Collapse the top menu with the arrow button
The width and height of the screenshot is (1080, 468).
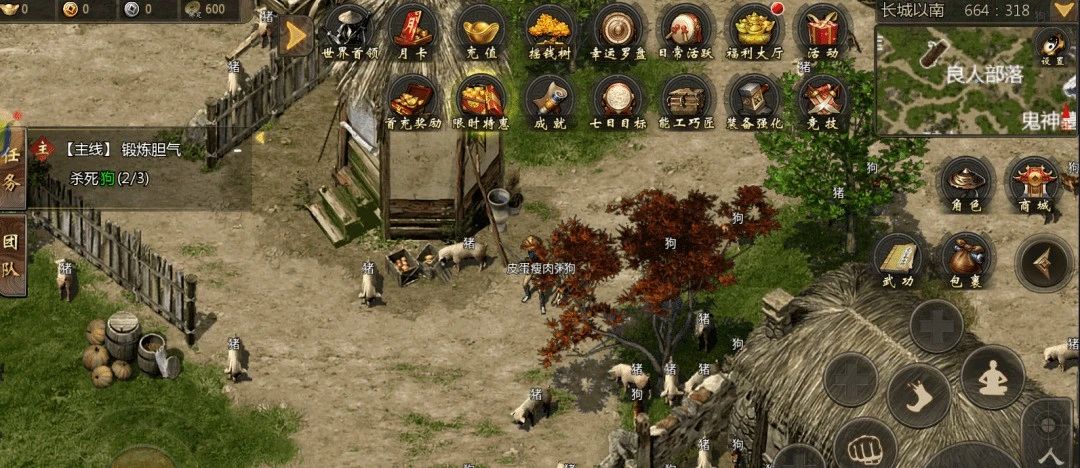point(295,37)
